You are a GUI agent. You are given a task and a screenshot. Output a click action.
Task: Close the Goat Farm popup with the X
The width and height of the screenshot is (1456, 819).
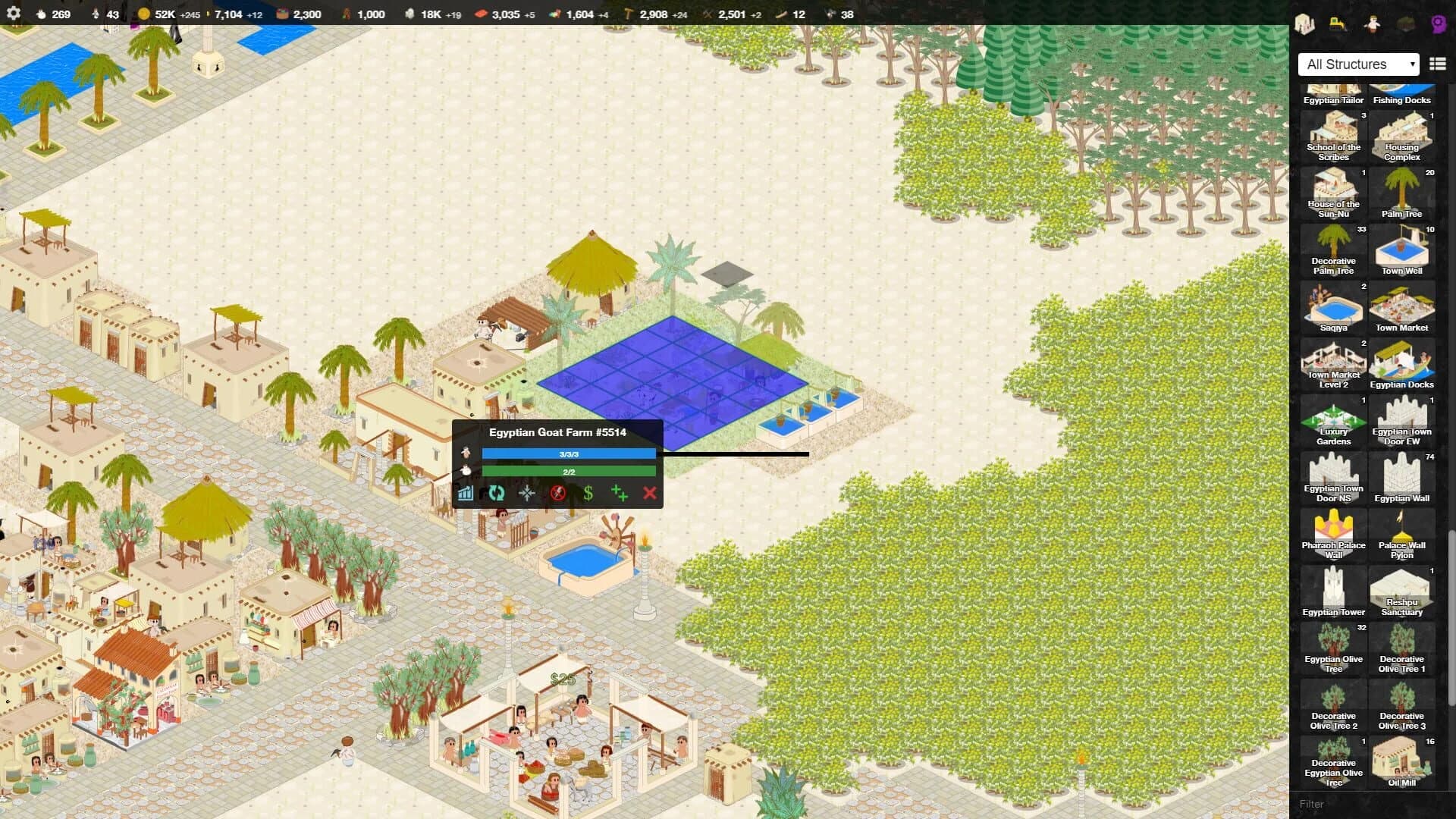tap(650, 494)
